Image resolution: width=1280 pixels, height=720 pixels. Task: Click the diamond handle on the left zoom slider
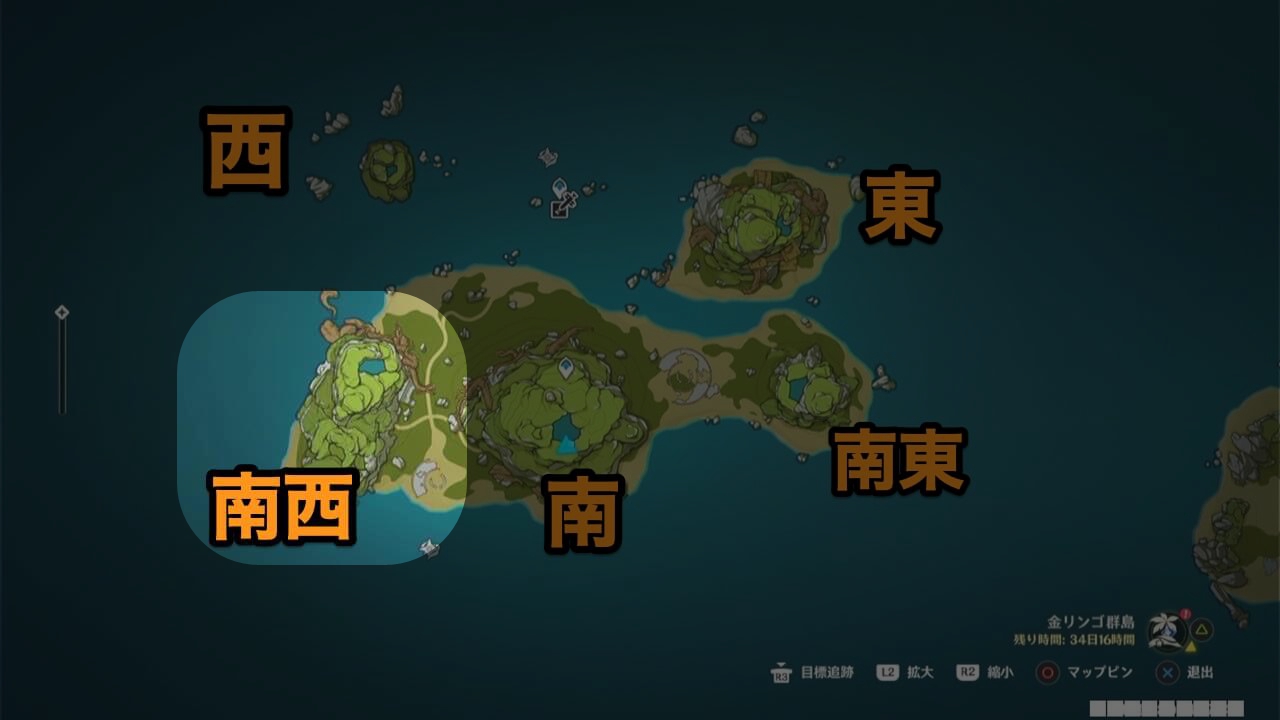pos(63,311)
